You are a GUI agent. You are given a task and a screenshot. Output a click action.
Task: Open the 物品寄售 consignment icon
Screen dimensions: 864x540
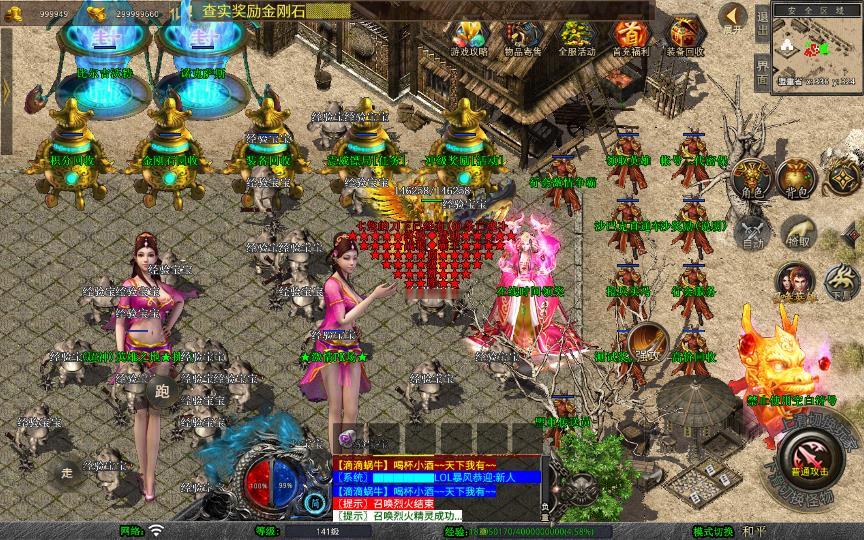[522, 36]
